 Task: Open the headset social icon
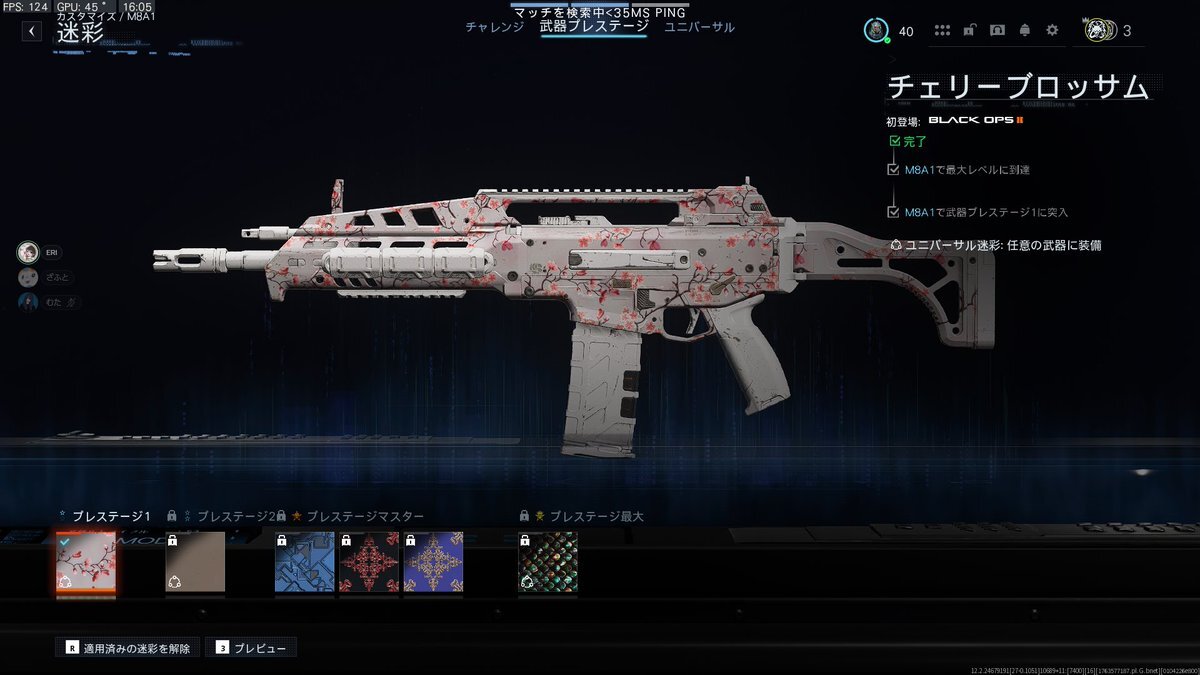[997, 30]
